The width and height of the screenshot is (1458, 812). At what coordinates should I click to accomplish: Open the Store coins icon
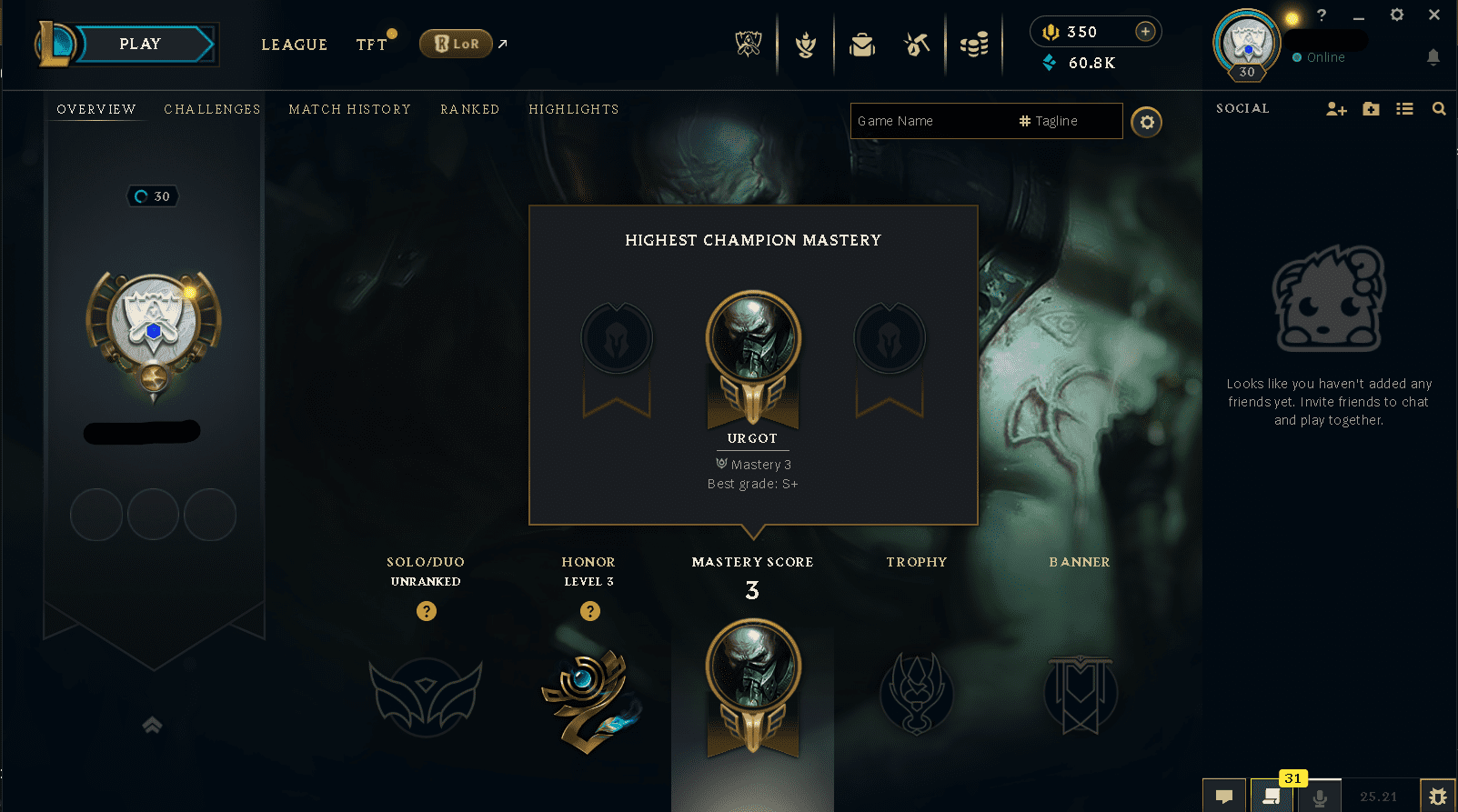[x=974, y=44]
